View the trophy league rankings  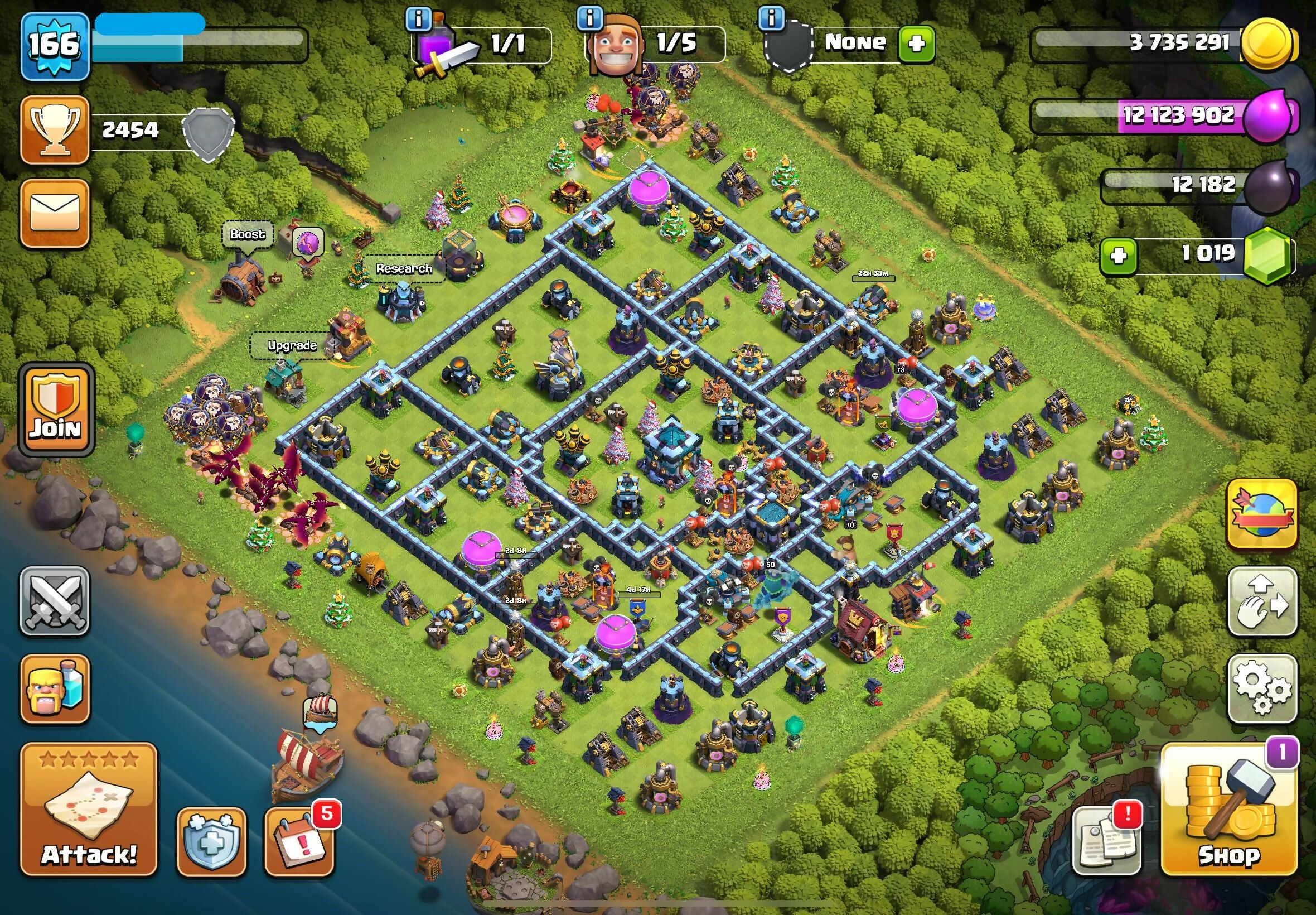tap(55, 130)
